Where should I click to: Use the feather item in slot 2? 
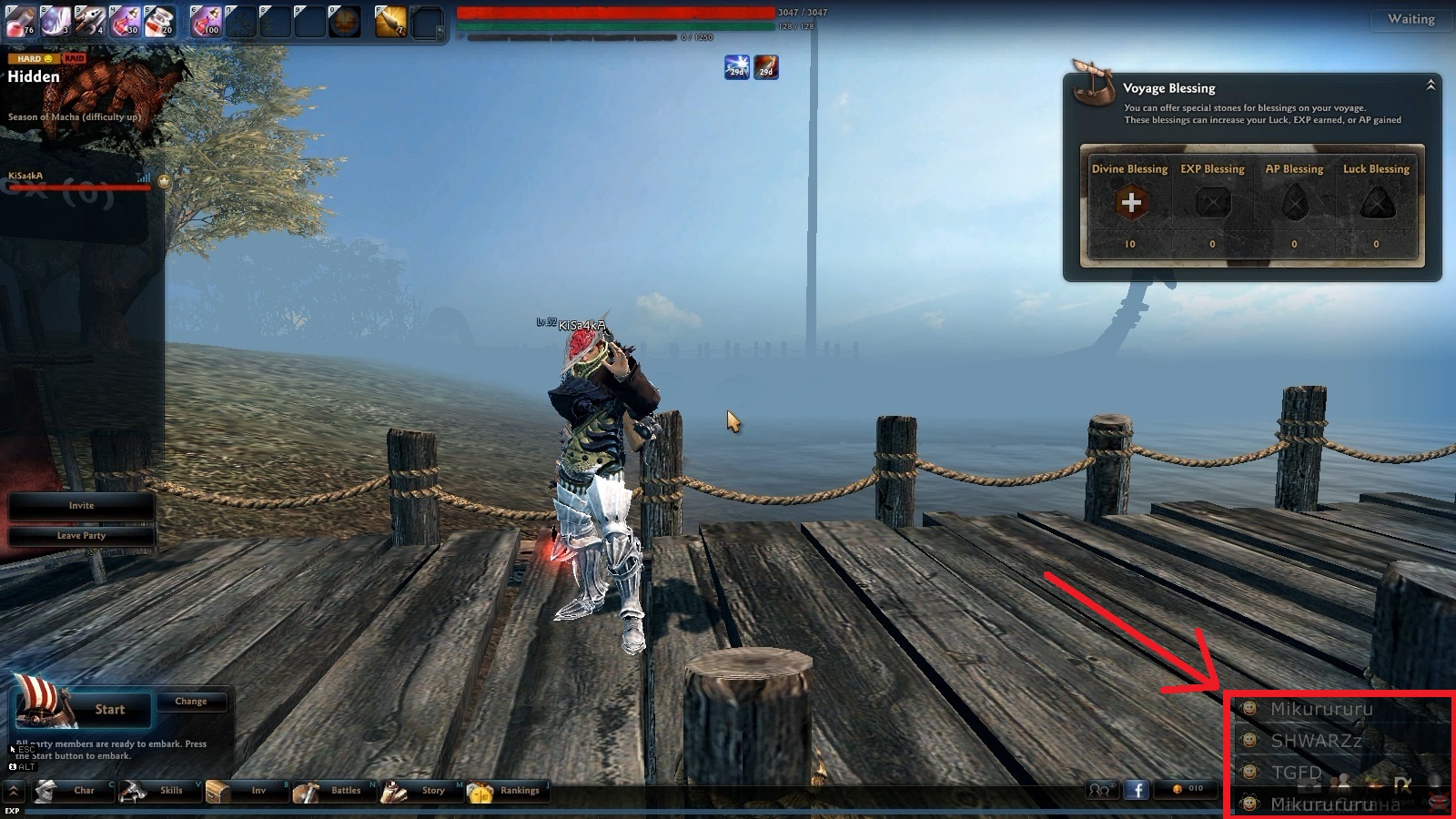56,20
